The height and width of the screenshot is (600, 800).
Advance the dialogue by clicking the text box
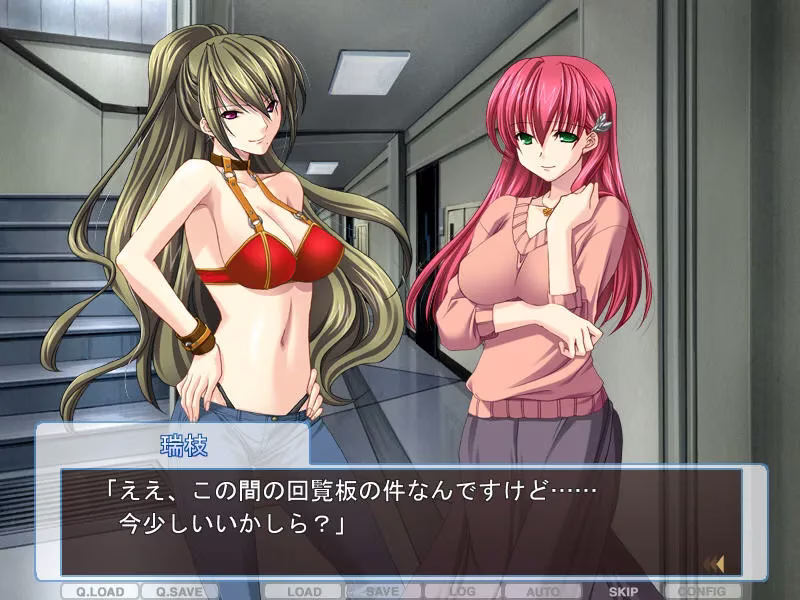coord(400,520)
